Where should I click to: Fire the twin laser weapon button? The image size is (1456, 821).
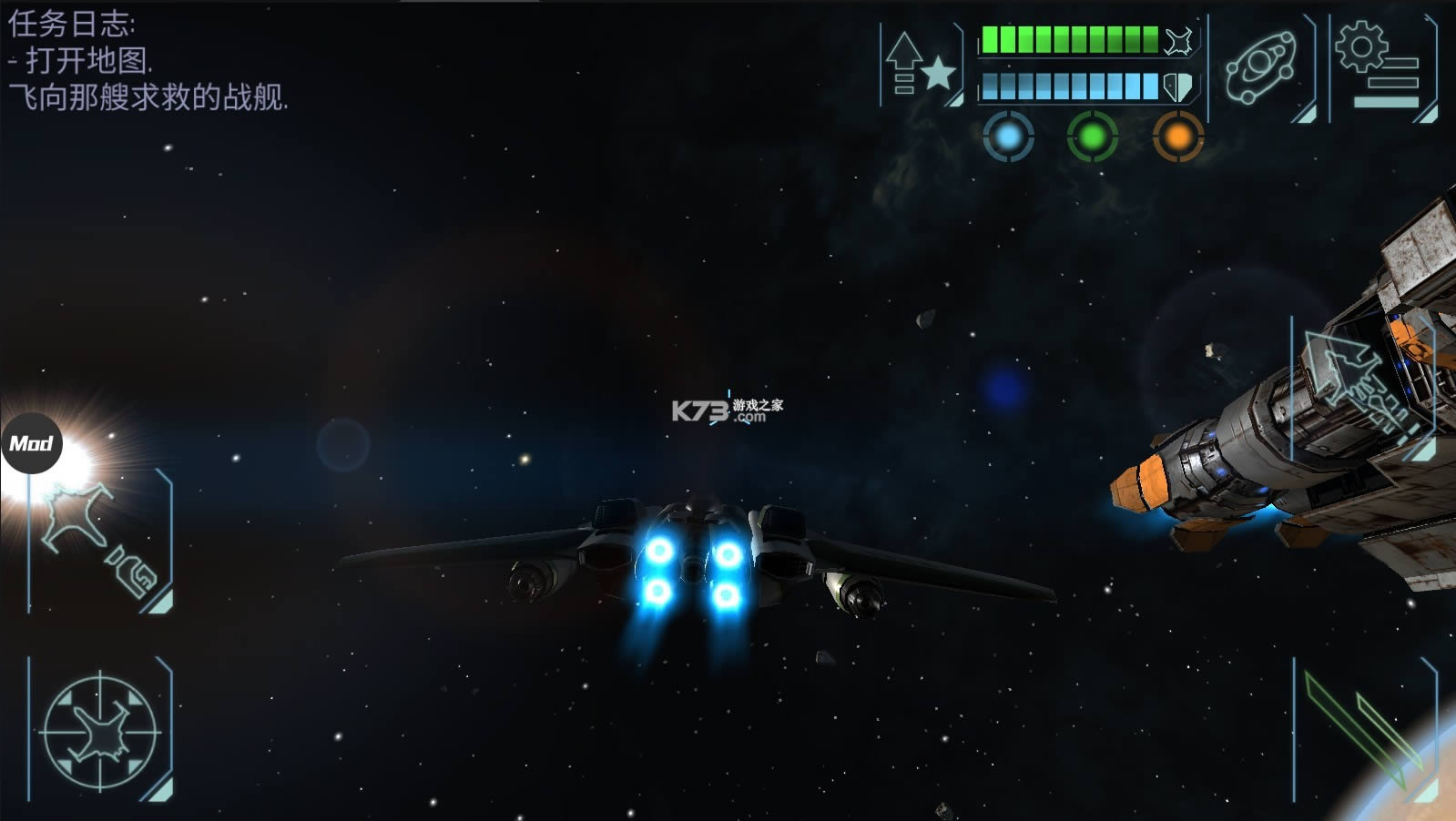click(x=1364, y=730)
